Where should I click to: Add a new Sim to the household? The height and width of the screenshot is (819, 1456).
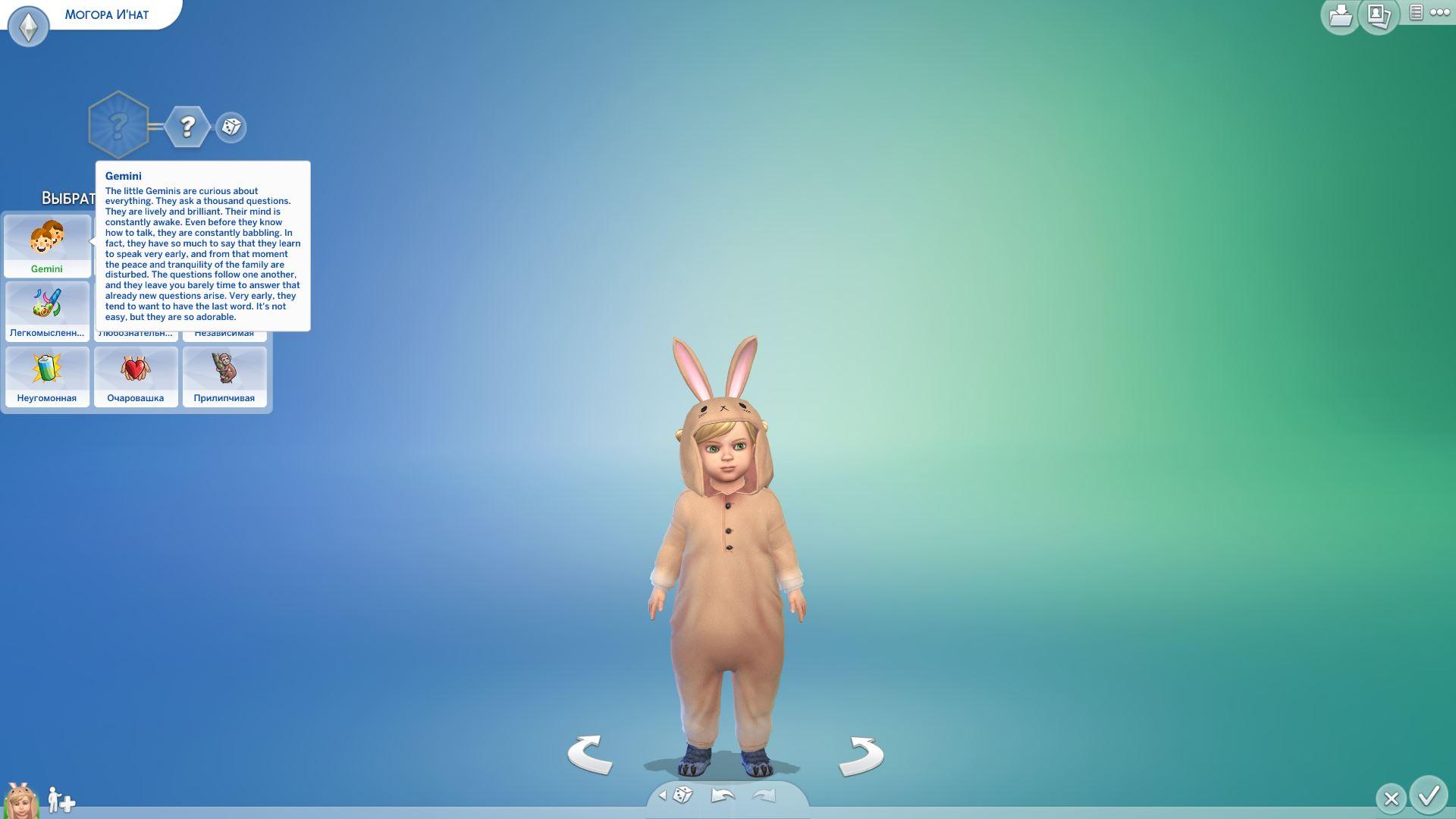click(61, 800)
